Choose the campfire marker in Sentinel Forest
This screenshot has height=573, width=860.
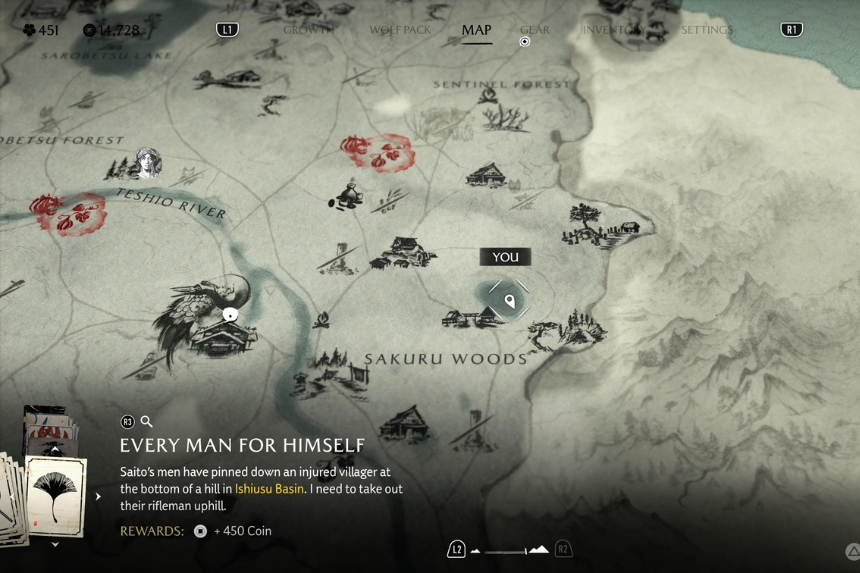coord(488,96)
